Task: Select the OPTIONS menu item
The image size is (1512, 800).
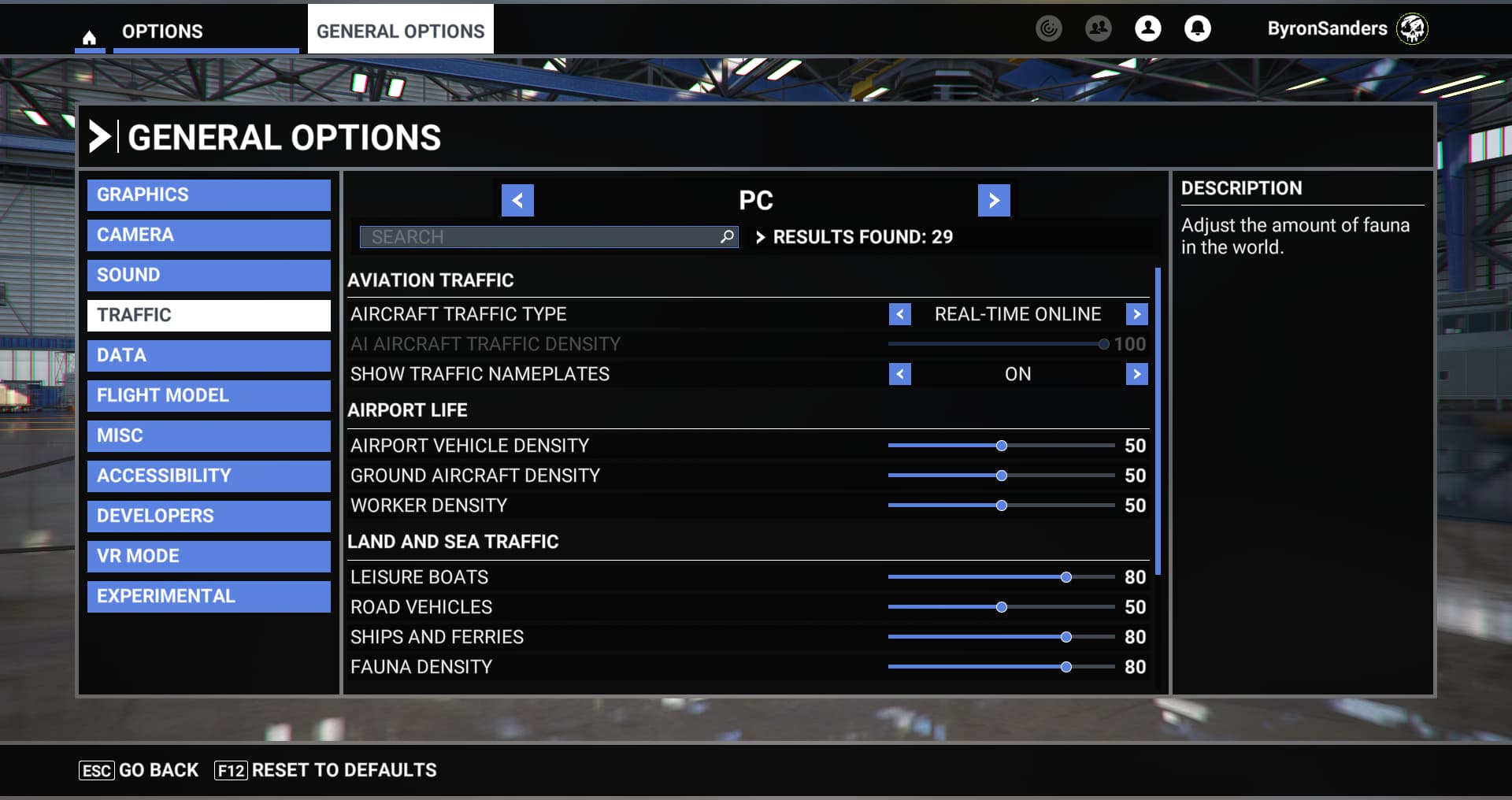Action: (161, 31)
